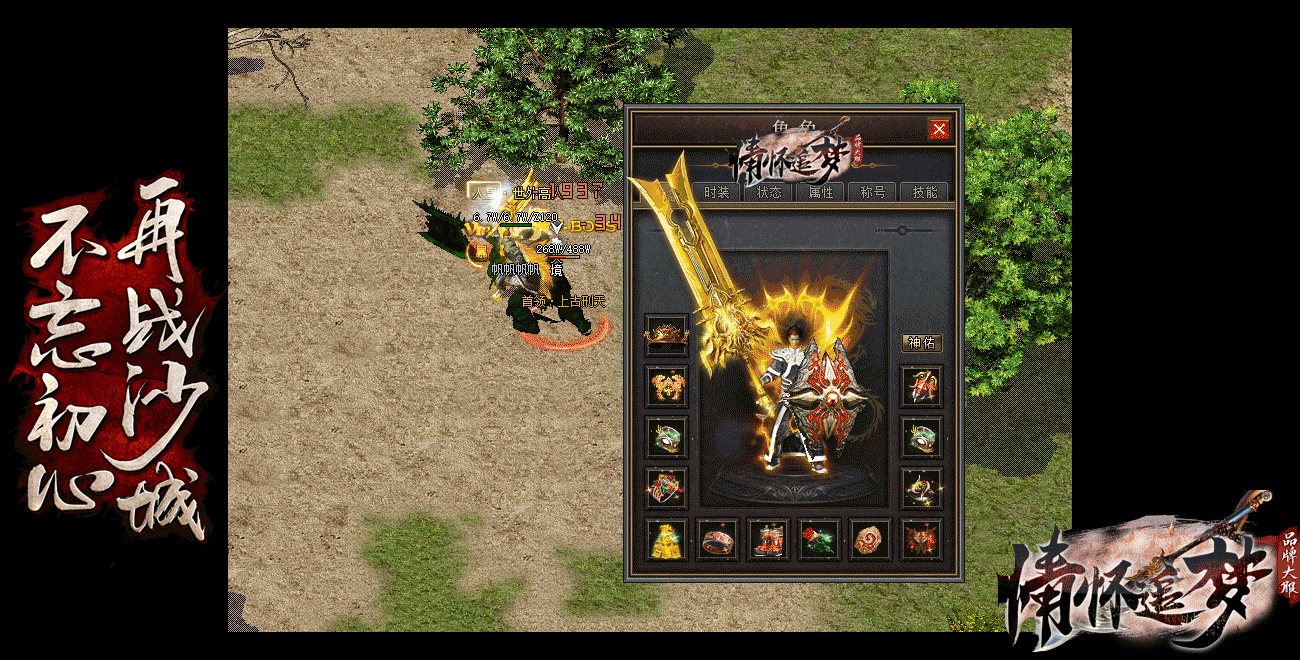
Task: Close the character panel with the red X
Action: click(x=939, y=129)
